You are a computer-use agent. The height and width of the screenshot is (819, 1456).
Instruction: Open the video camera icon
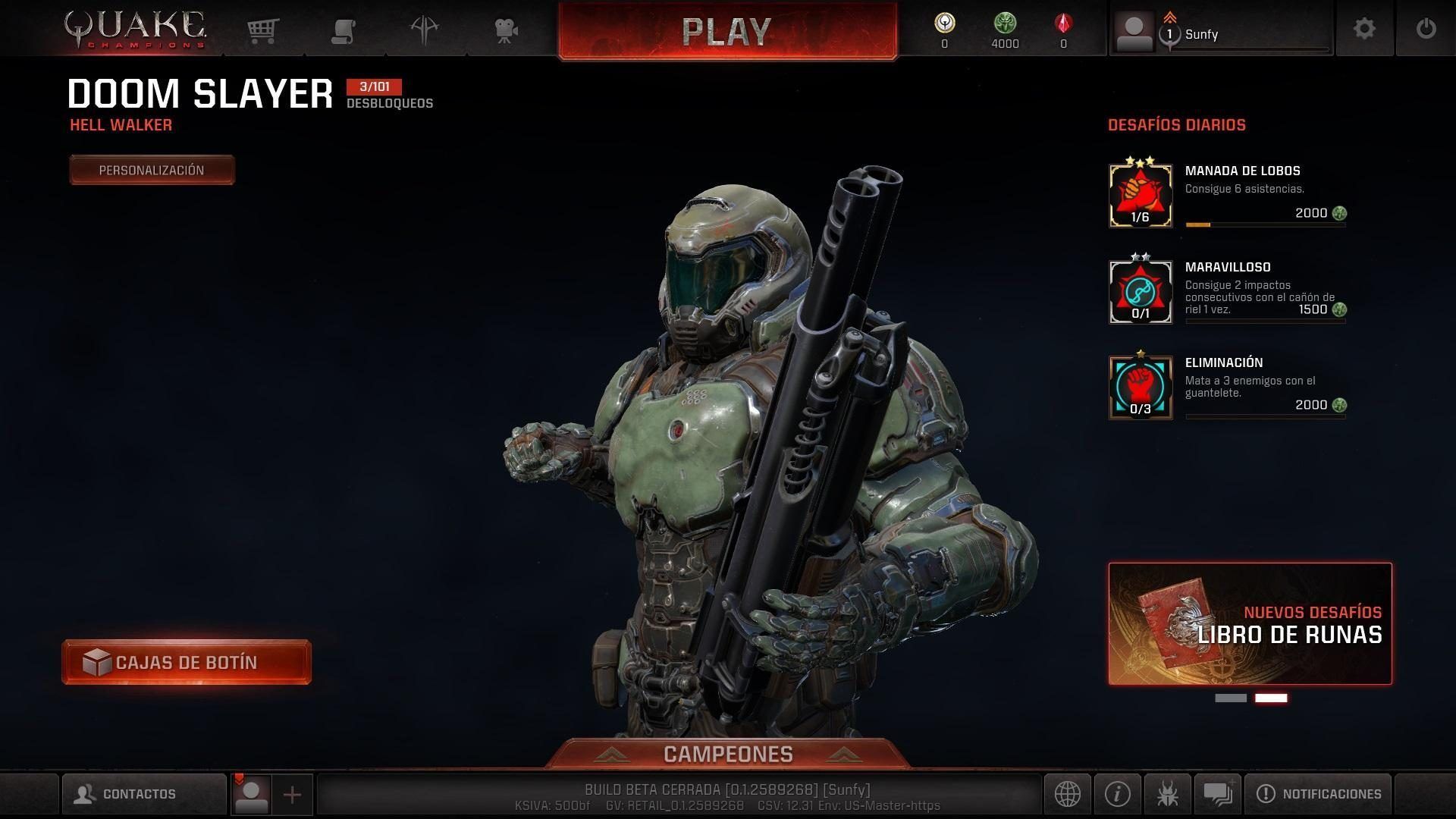coord(506,30)
